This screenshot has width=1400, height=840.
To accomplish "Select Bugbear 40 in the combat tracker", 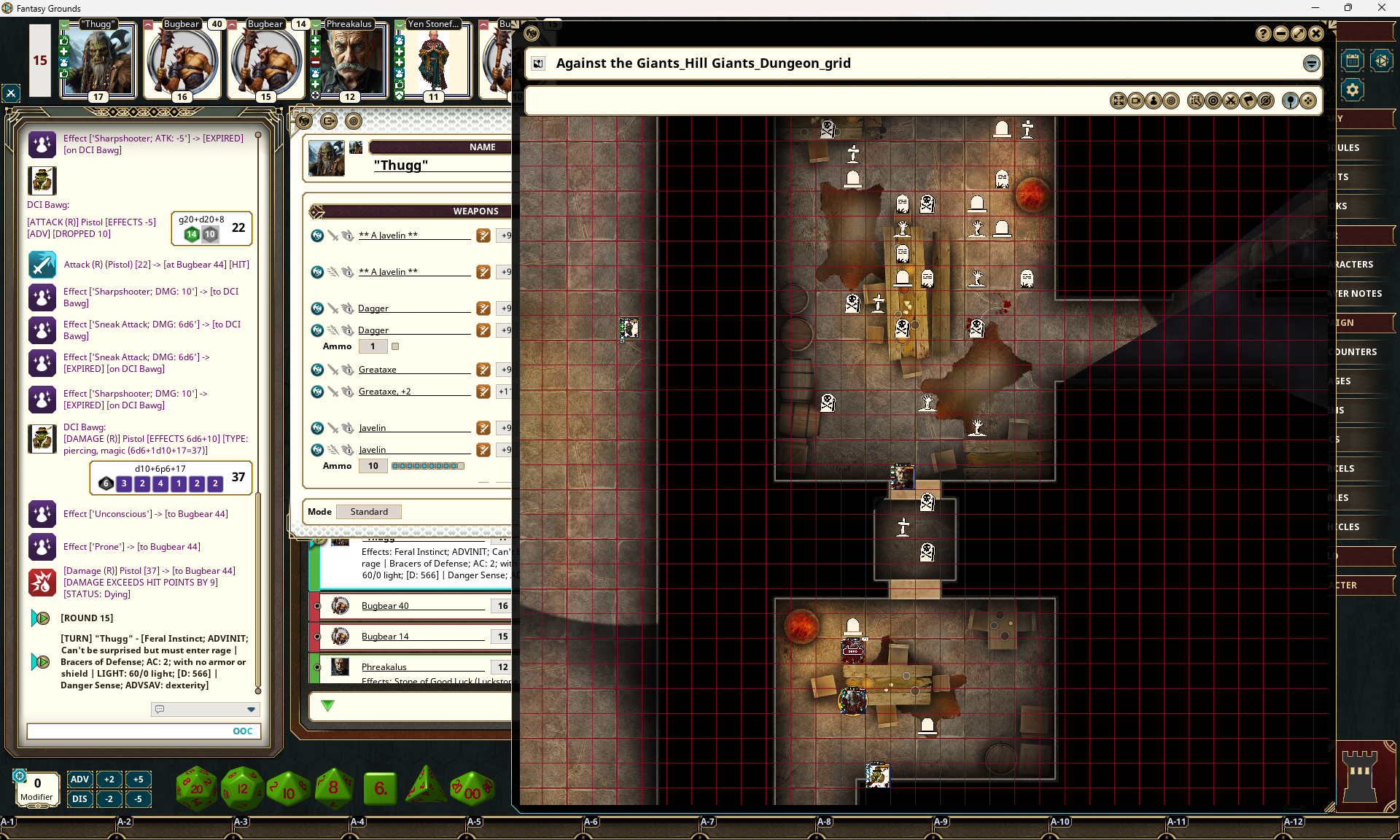I will tap(385, 606).
